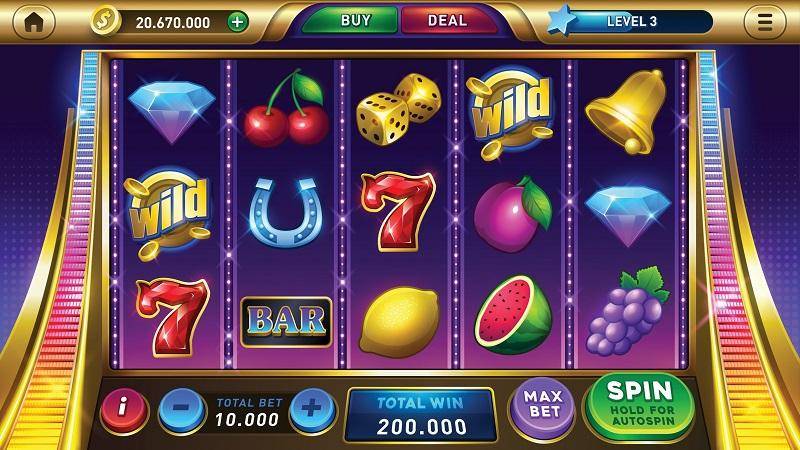Viewport: 800px width, 450px height.
Task: Open the BUY tab
Action: click(355, 20)
